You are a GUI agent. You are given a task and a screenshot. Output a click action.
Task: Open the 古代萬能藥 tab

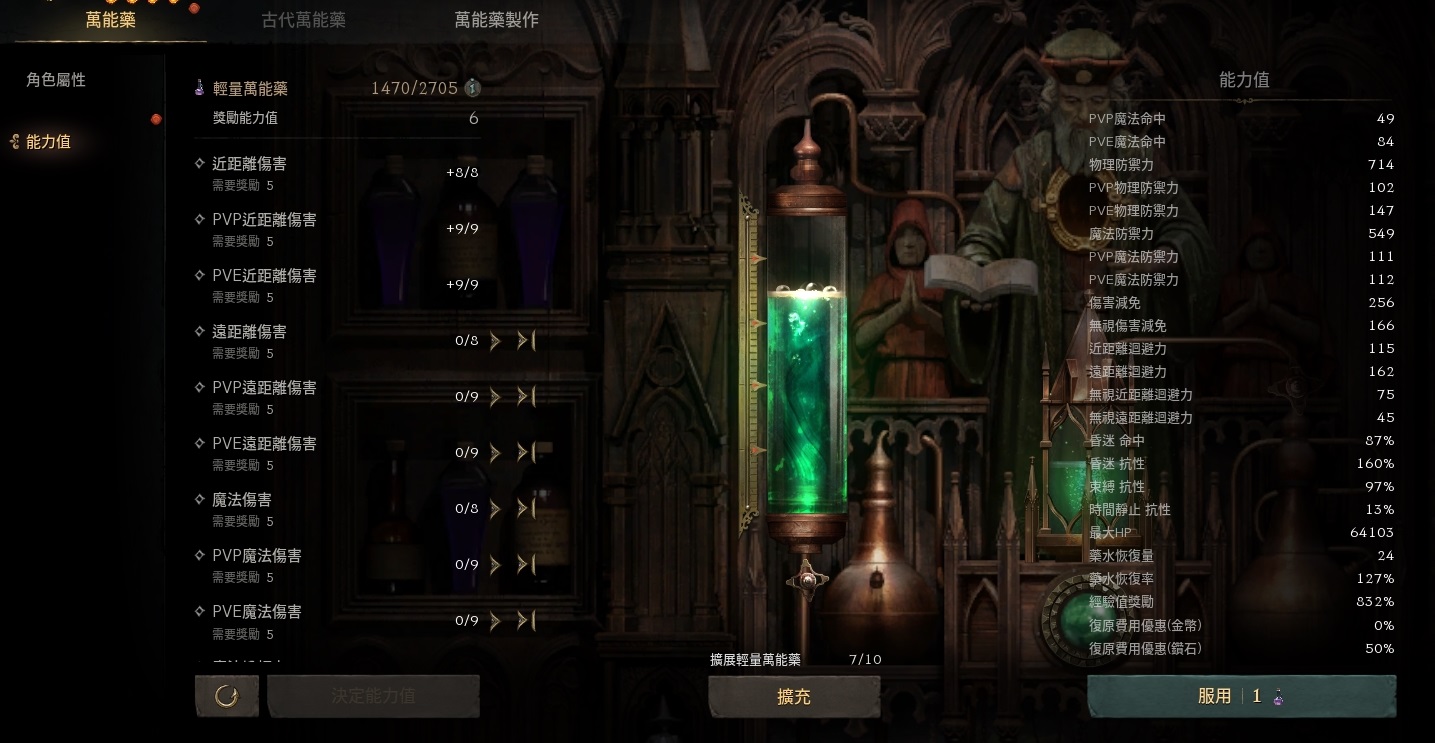(x=303, y=20)
